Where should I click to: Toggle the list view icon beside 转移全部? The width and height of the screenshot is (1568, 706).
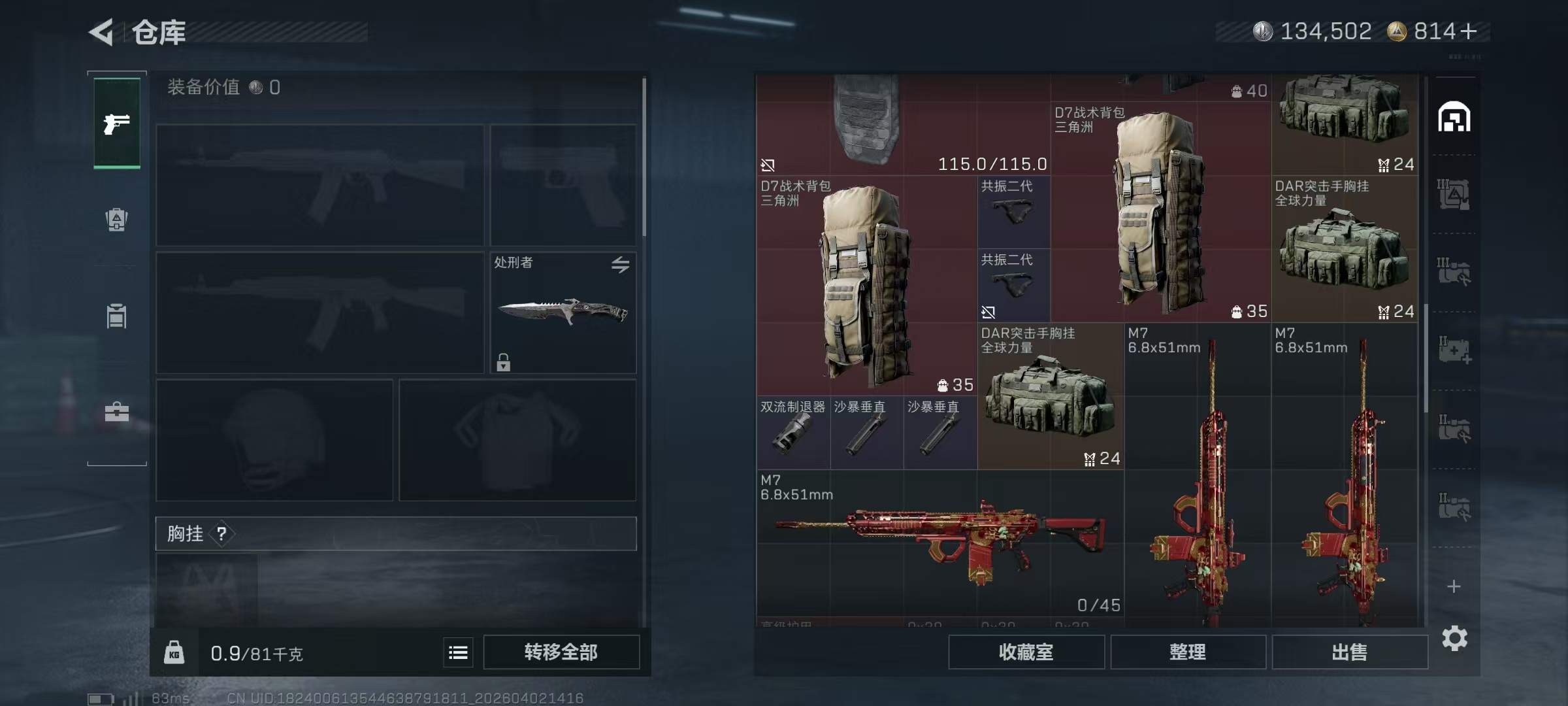point(458,652)
